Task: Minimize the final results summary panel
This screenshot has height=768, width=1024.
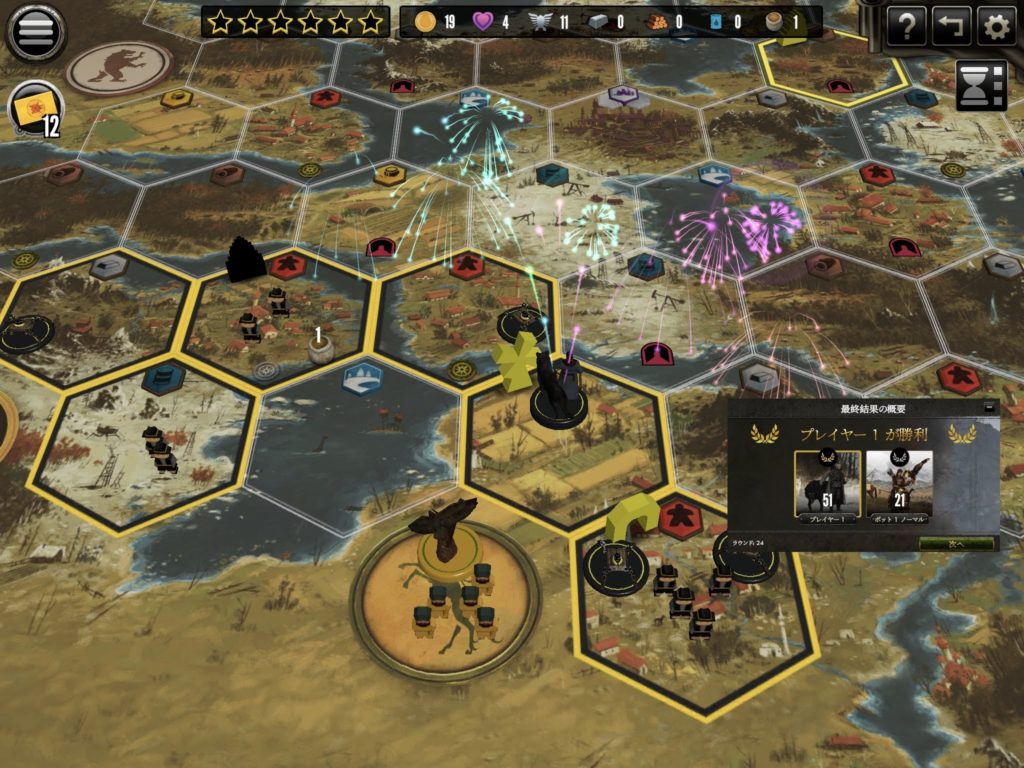Action: (x=990, y=408)
